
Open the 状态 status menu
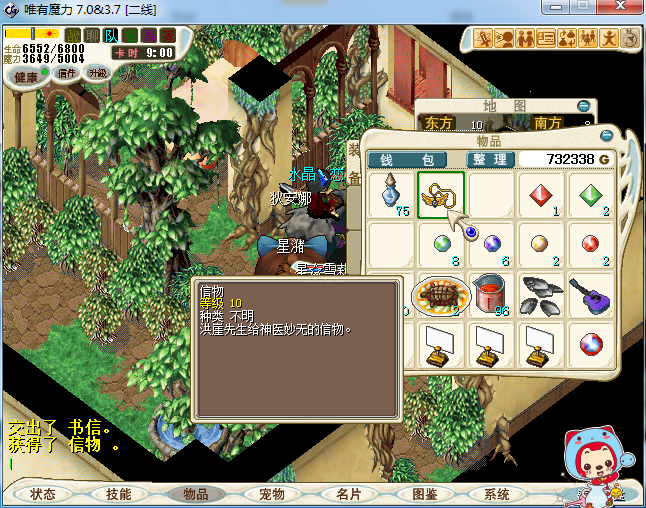(44, 494)
